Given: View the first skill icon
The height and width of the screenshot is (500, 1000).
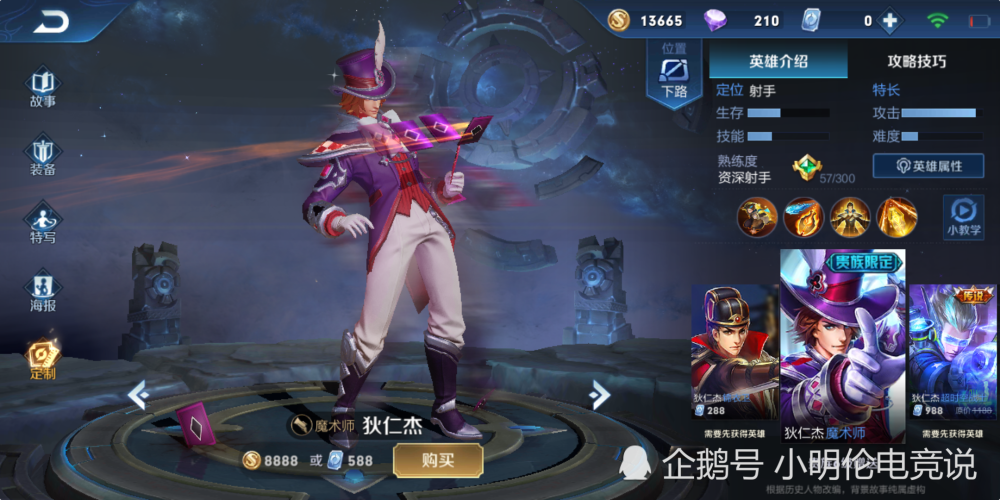Looking at the screenshot, I should [x=757, y=216].
